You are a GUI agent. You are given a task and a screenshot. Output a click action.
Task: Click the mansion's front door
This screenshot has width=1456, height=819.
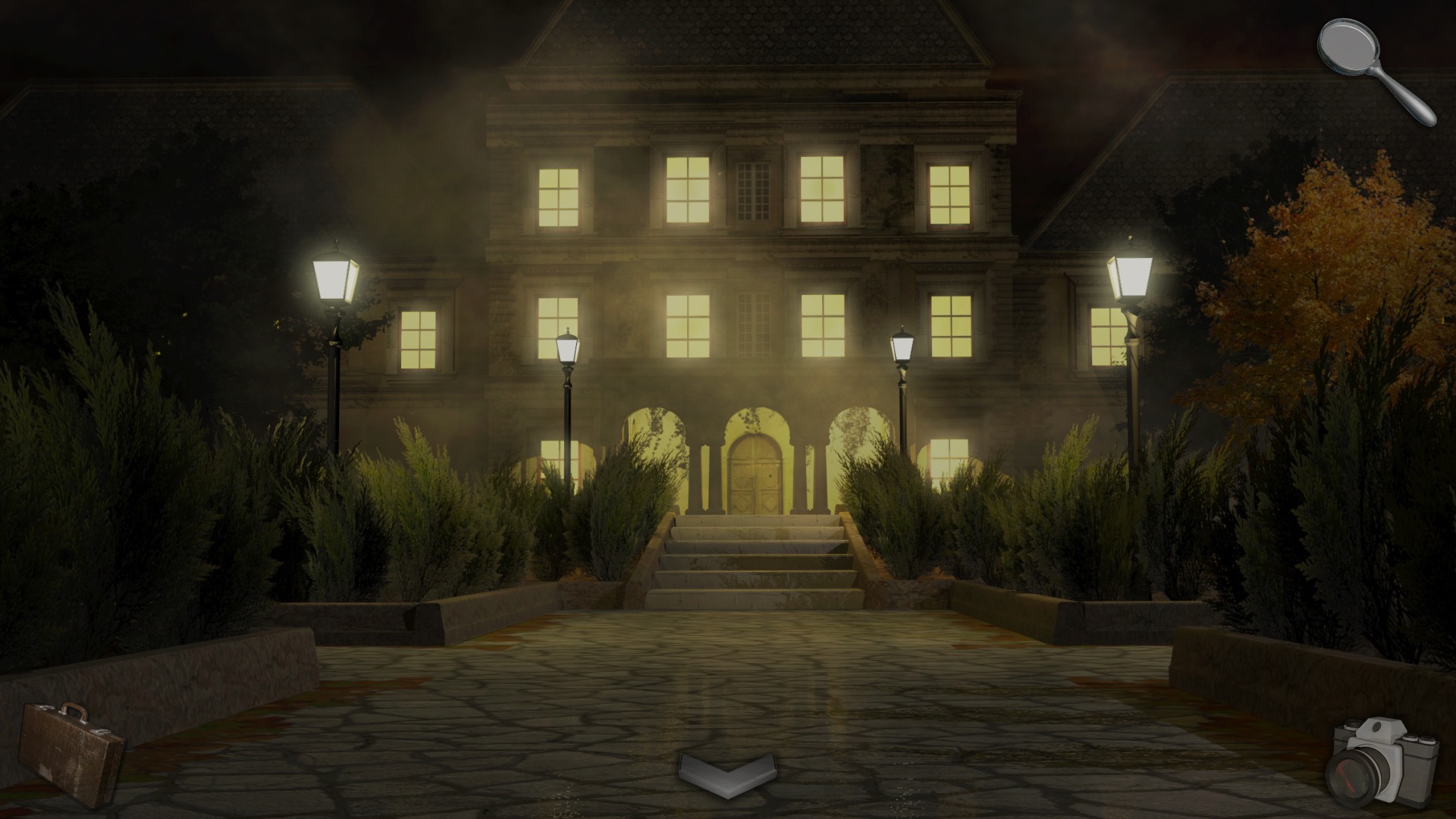754,475
